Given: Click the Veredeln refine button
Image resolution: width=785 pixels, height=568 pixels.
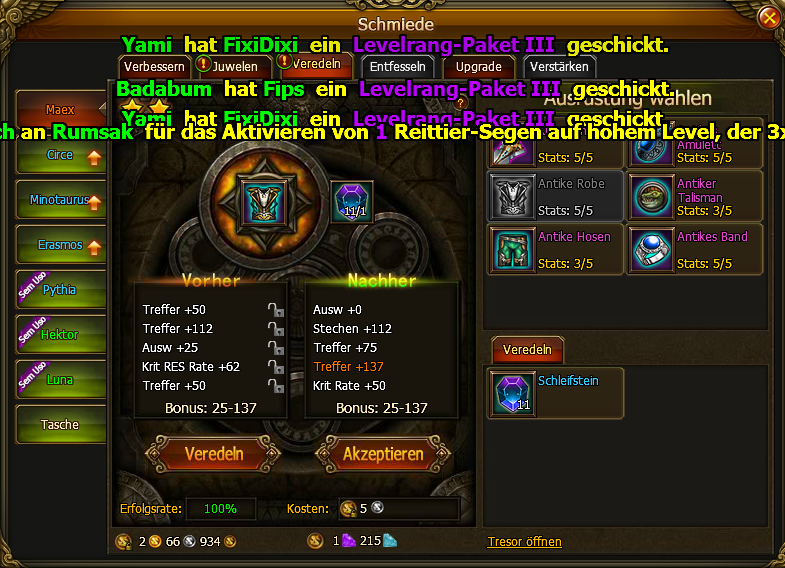Looking at the screenshot, I should pyautogui.click(x=214, y=454).
